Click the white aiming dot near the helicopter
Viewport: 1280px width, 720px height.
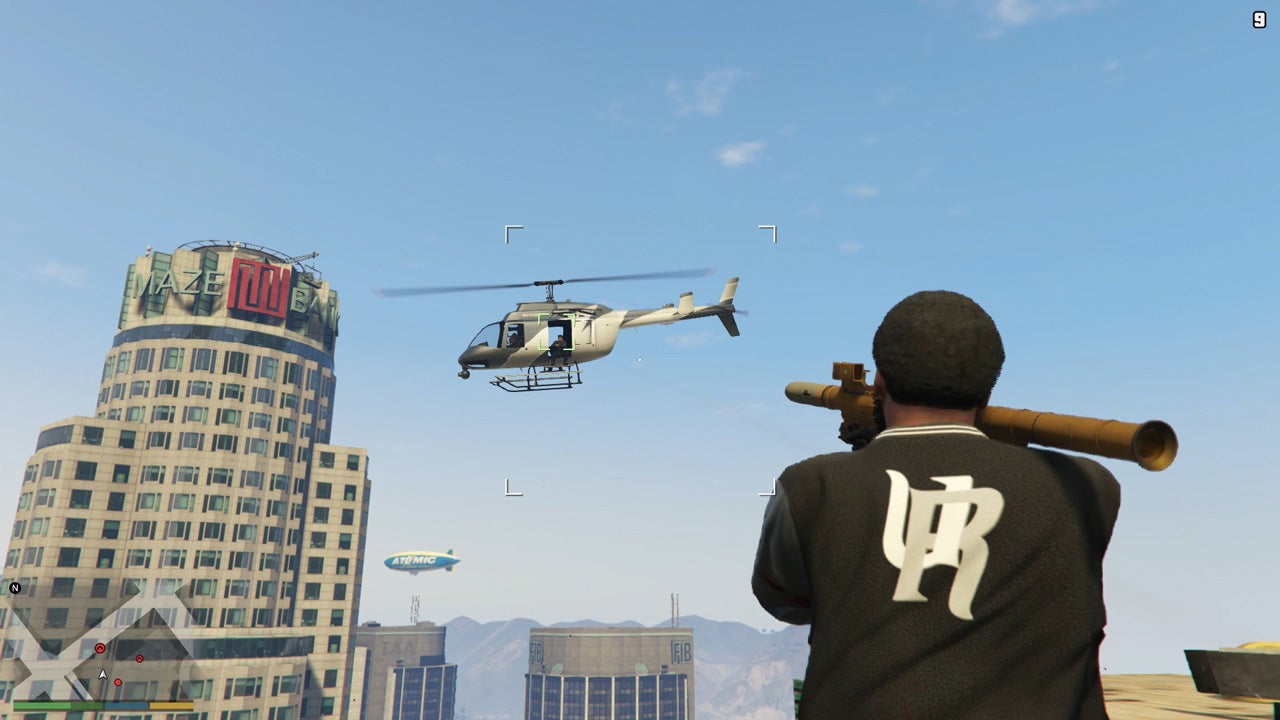637,358
